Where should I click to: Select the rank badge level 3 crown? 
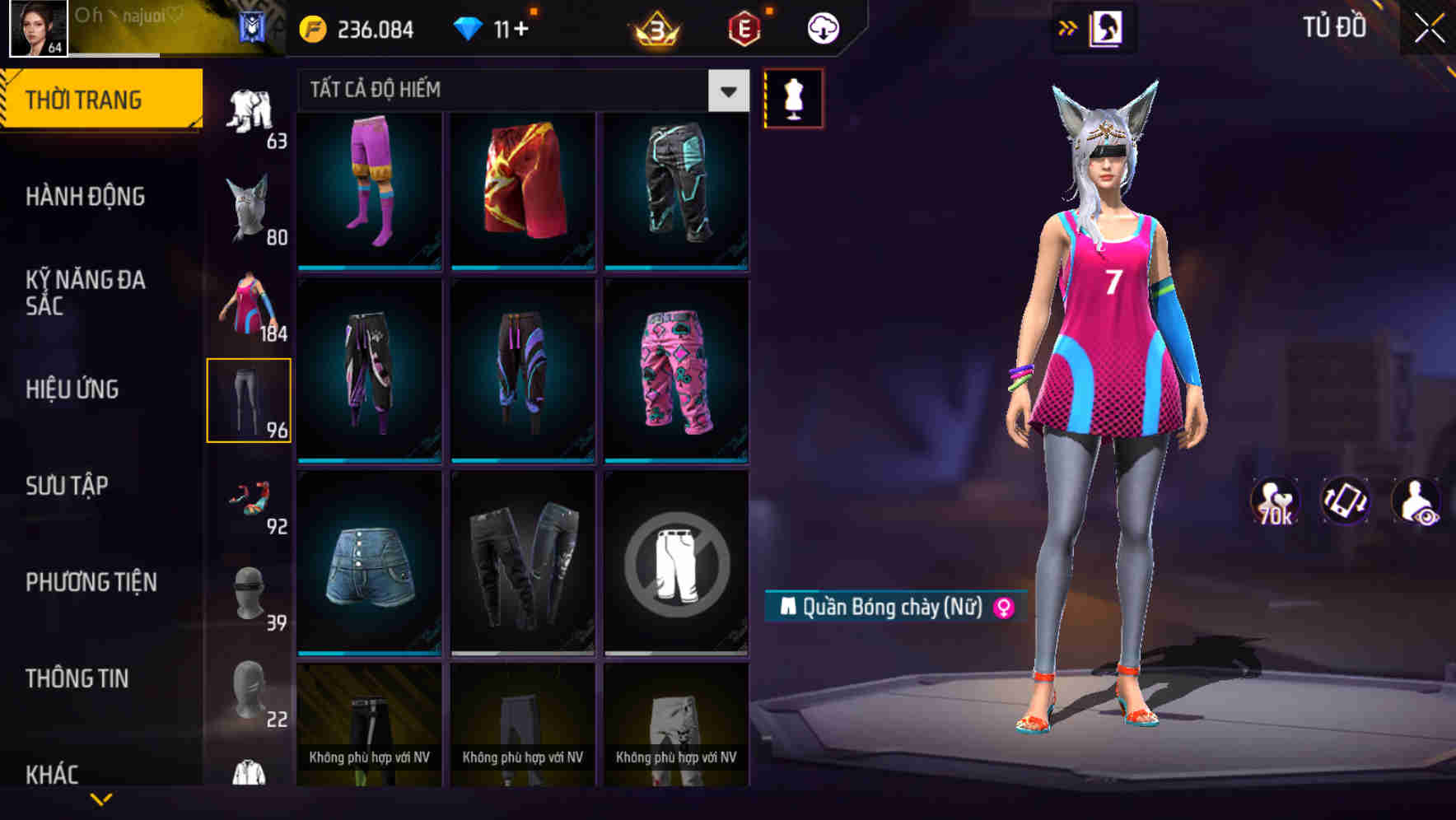coord(655,27)
